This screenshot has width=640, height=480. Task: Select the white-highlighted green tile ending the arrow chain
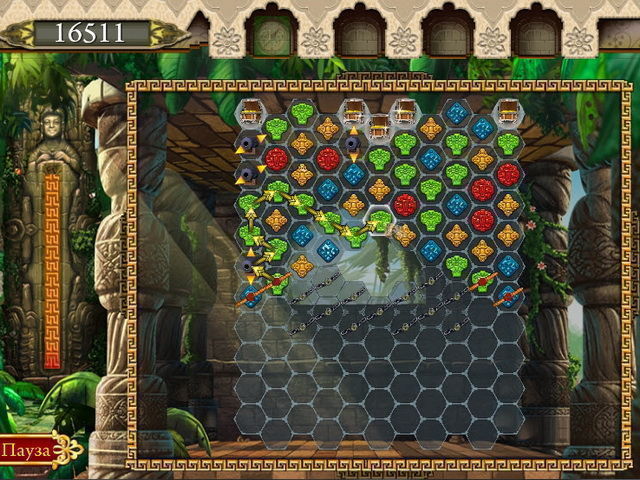379,221
